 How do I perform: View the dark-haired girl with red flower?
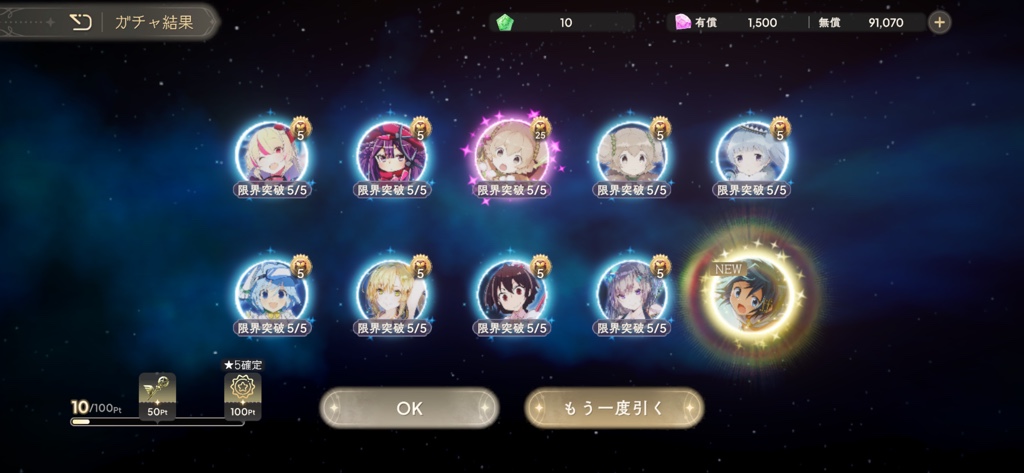click(511, 293)
